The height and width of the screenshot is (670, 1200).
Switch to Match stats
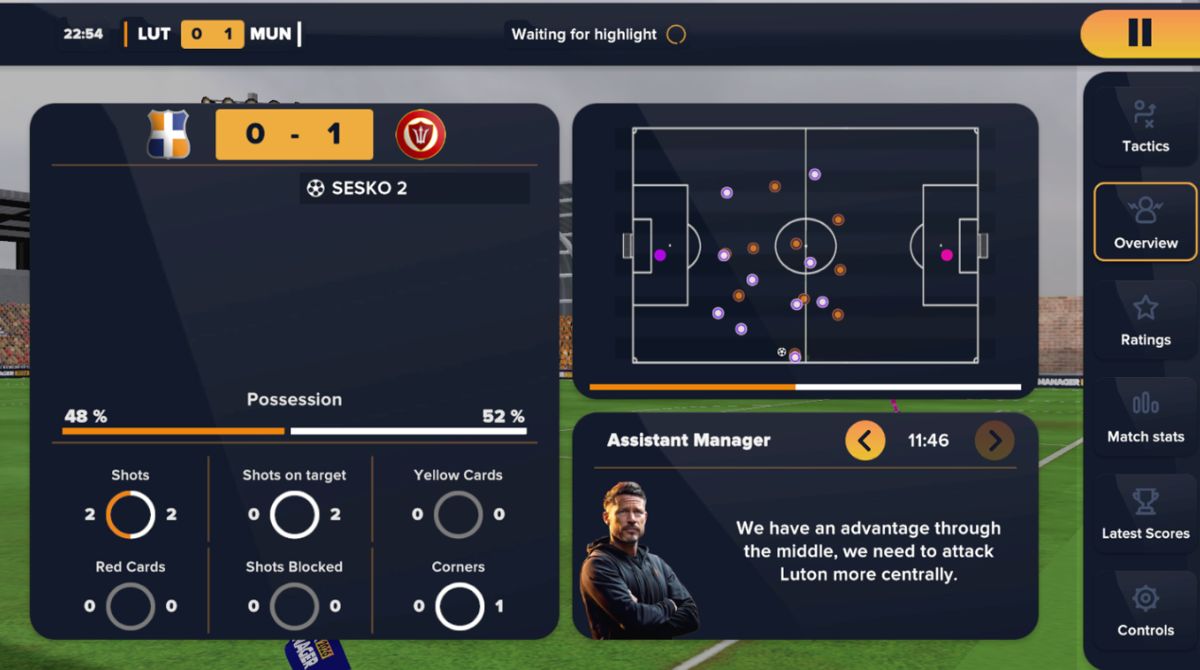tap(1145, 416)
